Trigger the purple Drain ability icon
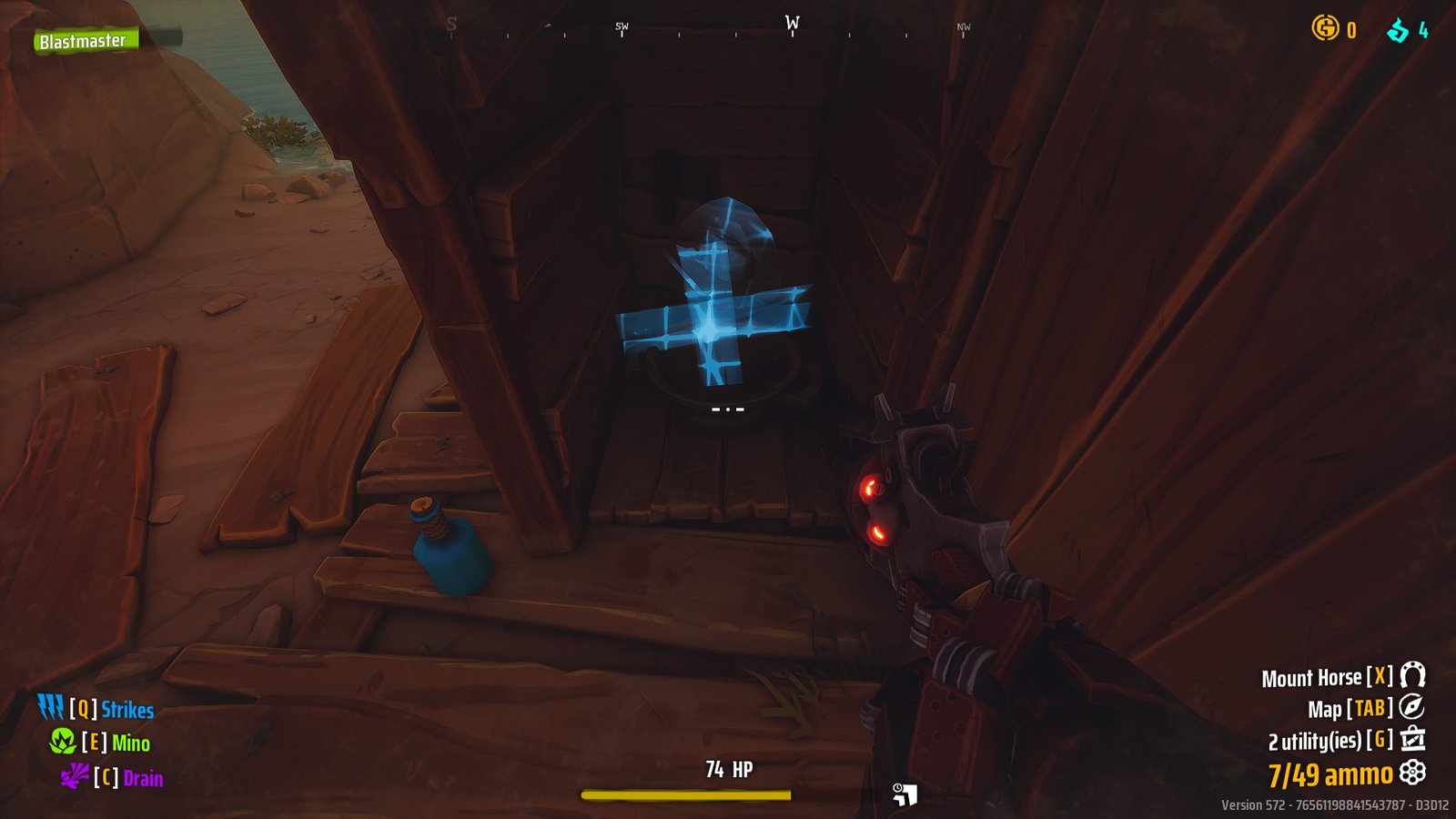 pos(76,778)
